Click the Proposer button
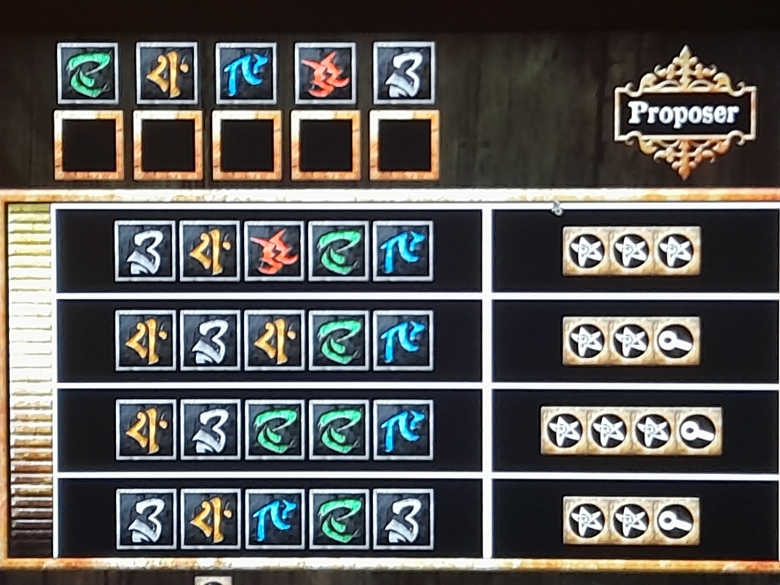This screenshot has width=780, height=585. coord(686,112)
